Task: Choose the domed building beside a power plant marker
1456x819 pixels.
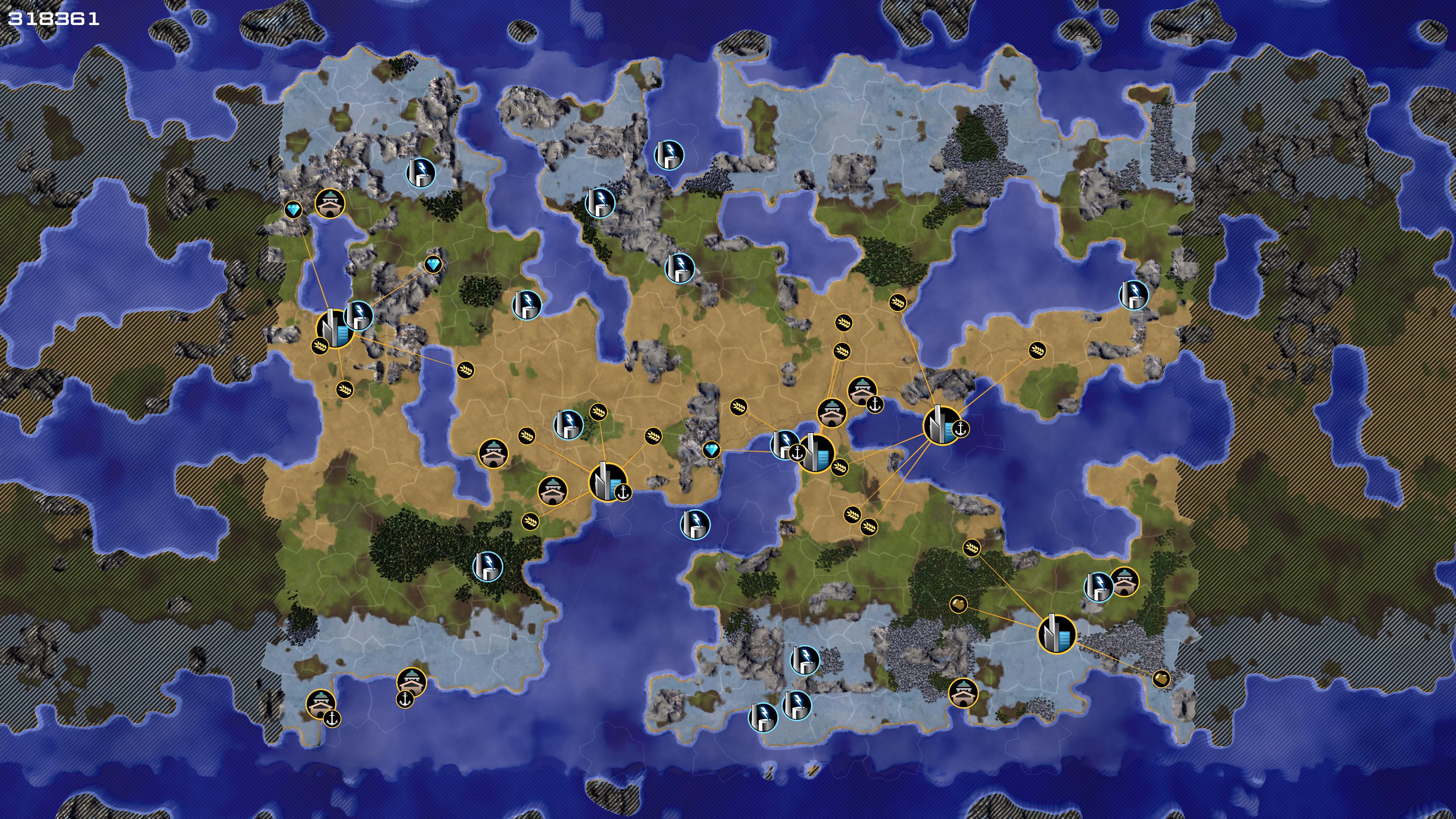Action: [1124, 582]
